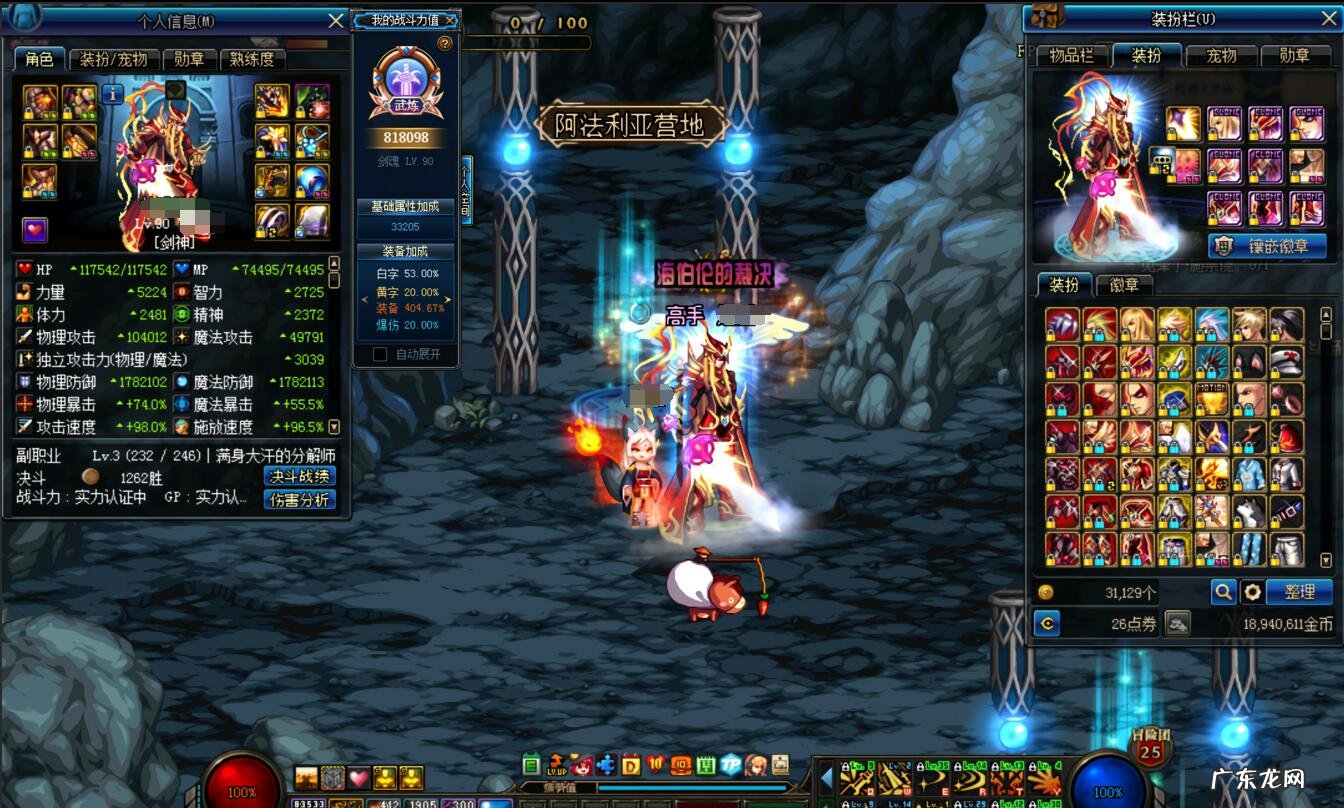Screen dimensions: 1344x808
Task: Open the magnifier search in avatar inventory
Action: click(x=1223, y=592)
